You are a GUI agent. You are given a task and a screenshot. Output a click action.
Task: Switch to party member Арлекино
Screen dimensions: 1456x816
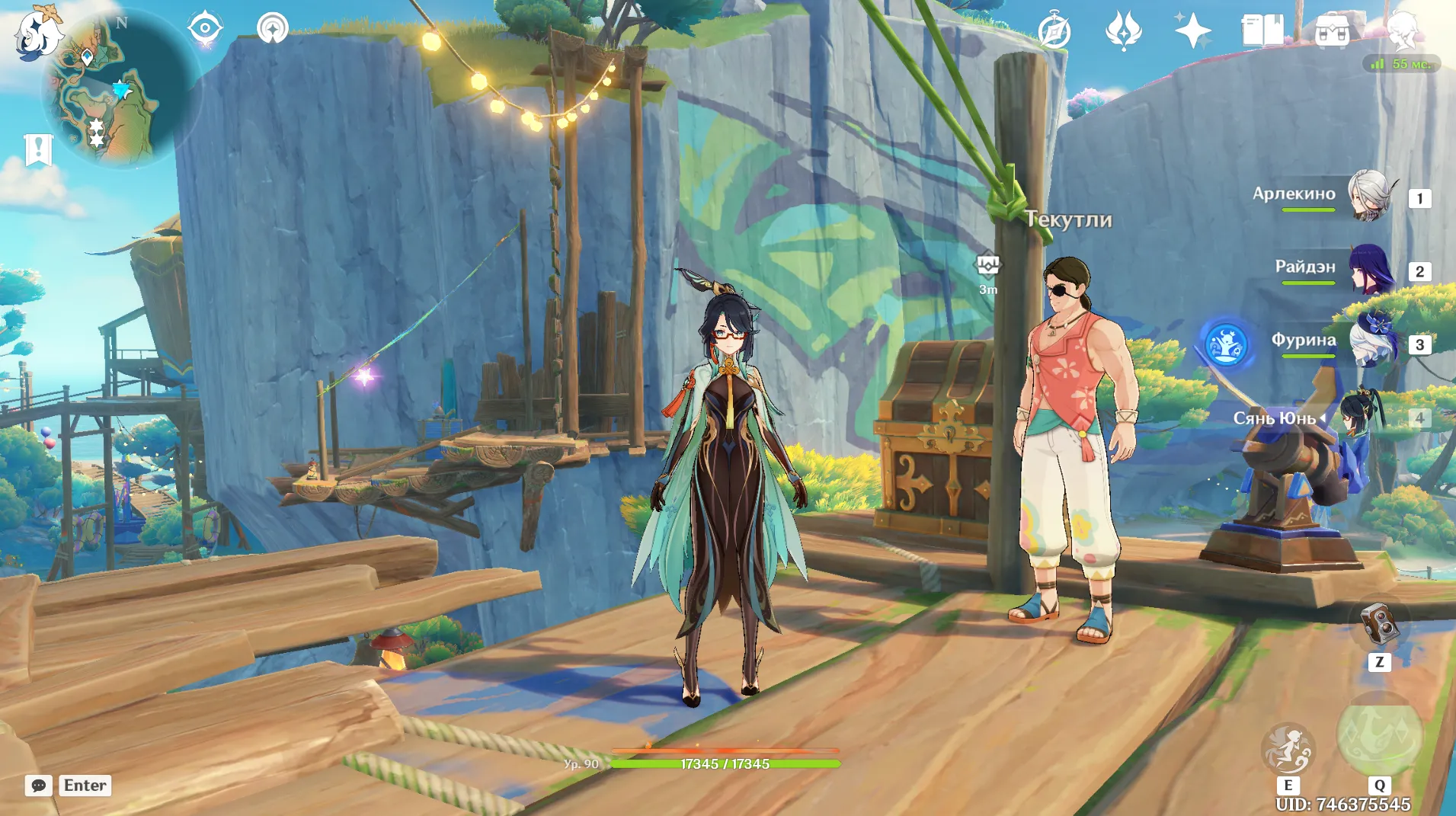(1370, 196)
